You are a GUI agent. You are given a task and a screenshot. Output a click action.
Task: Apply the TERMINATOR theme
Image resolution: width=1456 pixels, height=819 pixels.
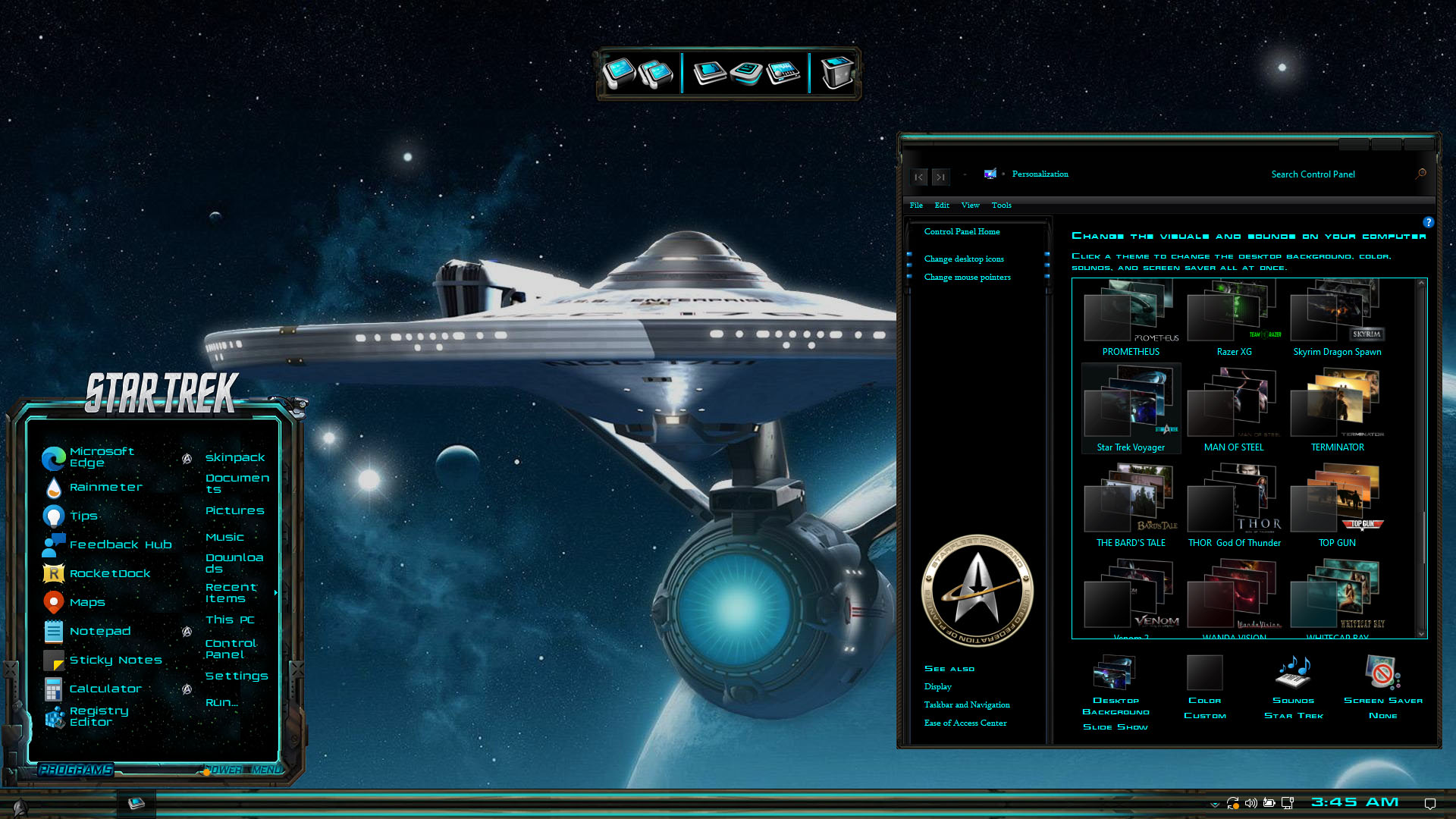pos(1337,409)
